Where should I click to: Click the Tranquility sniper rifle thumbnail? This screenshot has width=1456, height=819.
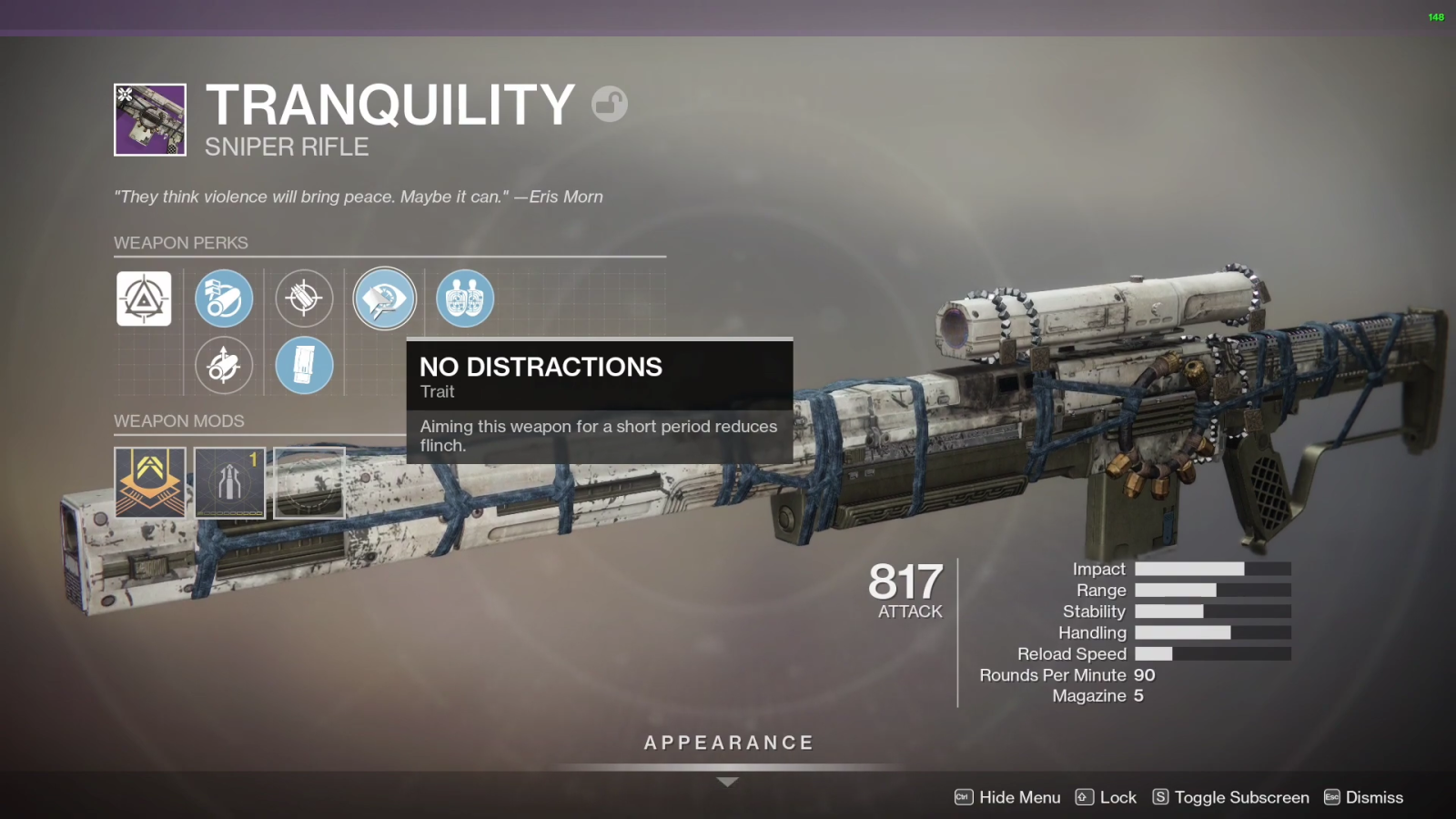point(150,120)
